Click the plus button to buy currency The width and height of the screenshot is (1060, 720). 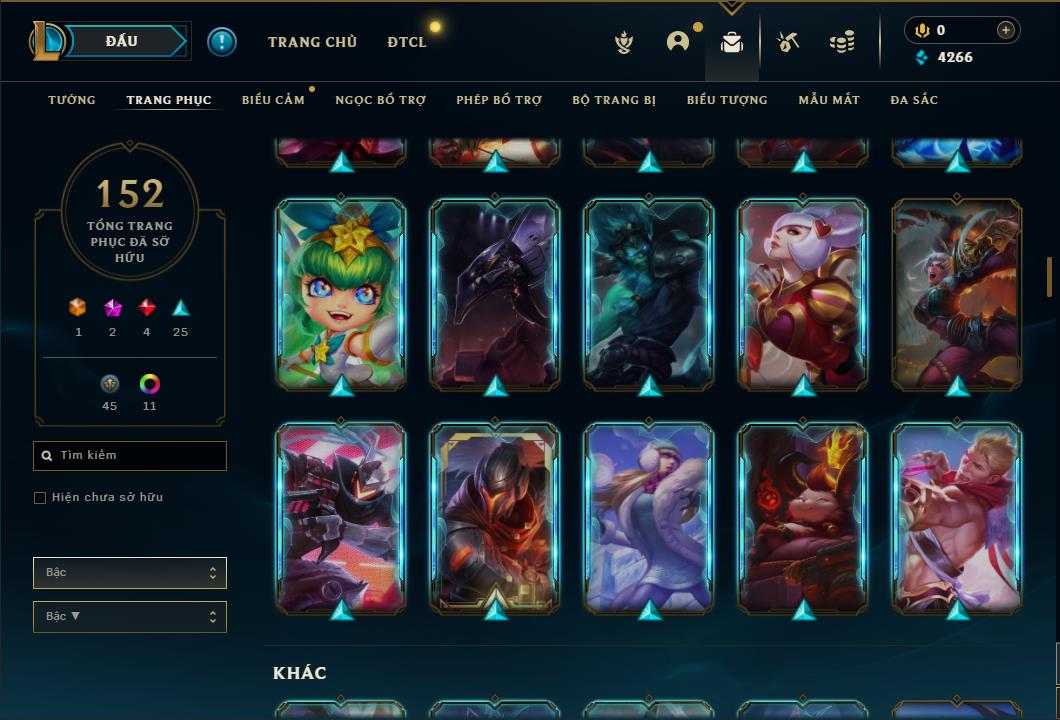pos(1006,31)
